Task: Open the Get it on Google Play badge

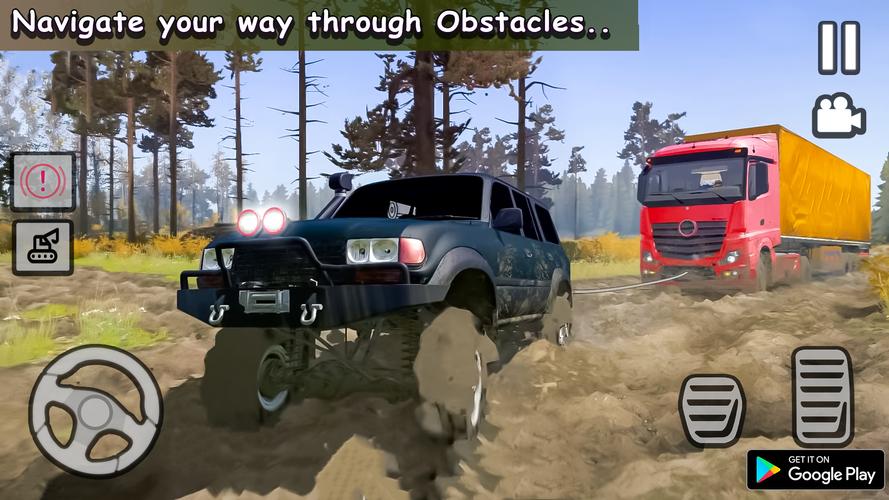Action: coord(815,470)
